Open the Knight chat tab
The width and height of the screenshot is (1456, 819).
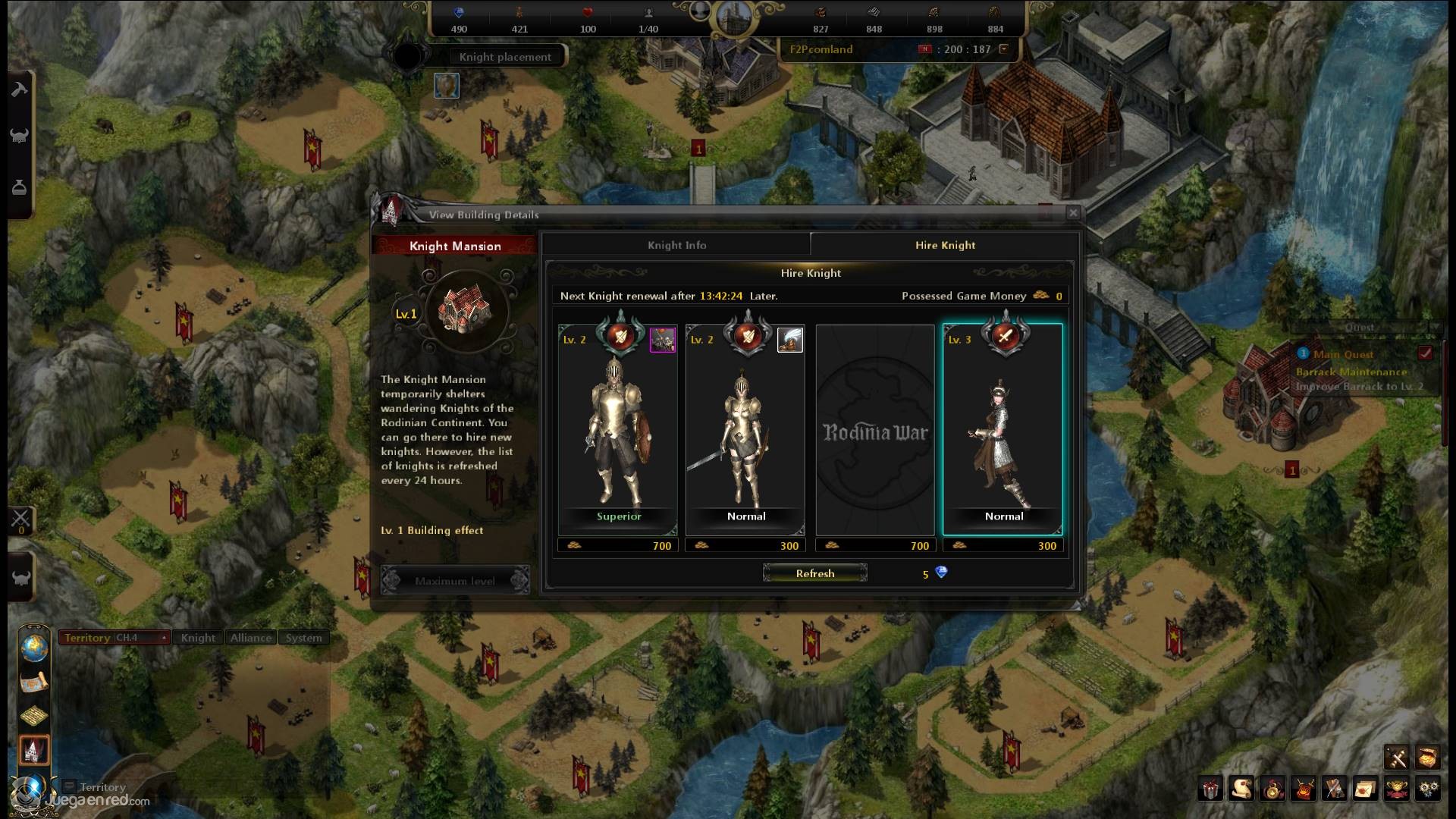coord(198,638)
